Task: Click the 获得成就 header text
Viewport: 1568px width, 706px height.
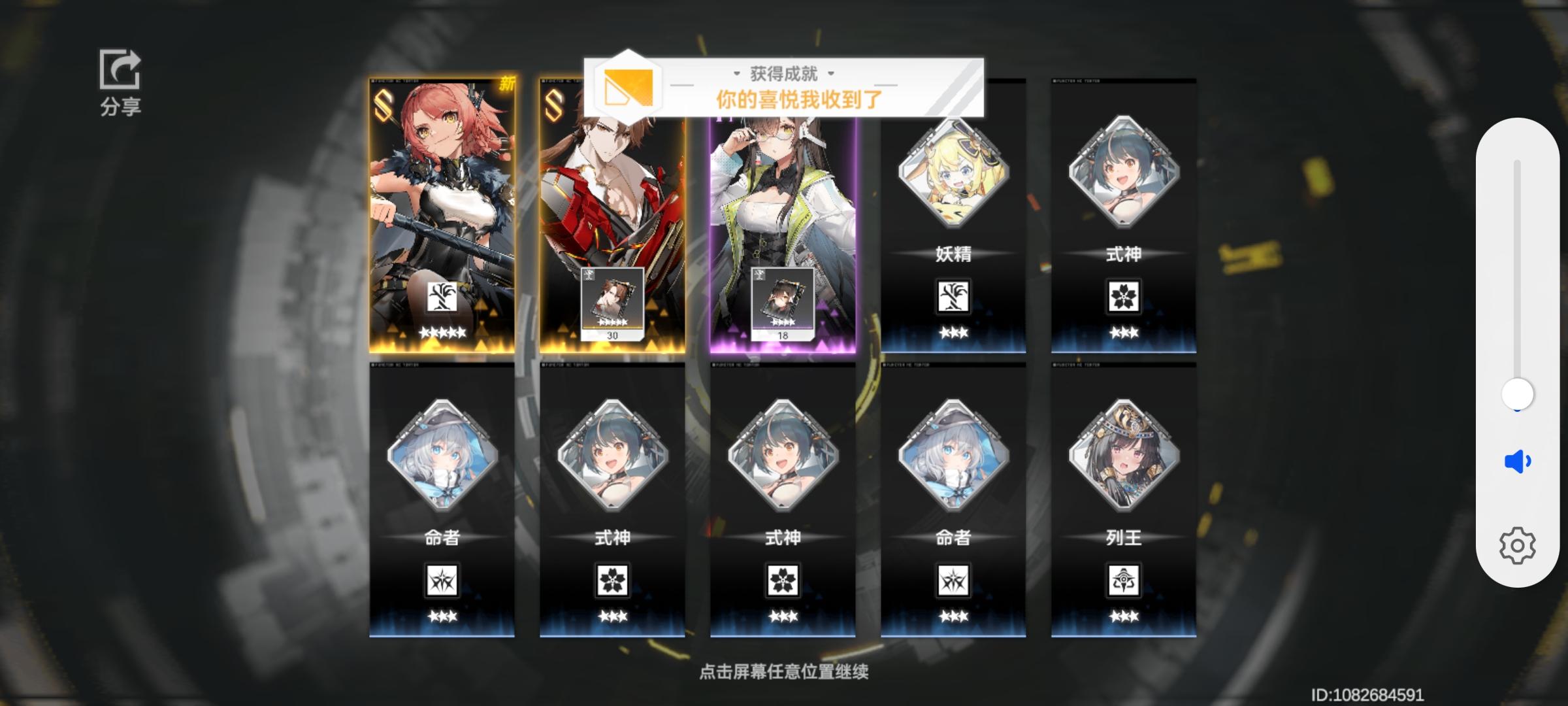Action: click(x=784, y=74)
